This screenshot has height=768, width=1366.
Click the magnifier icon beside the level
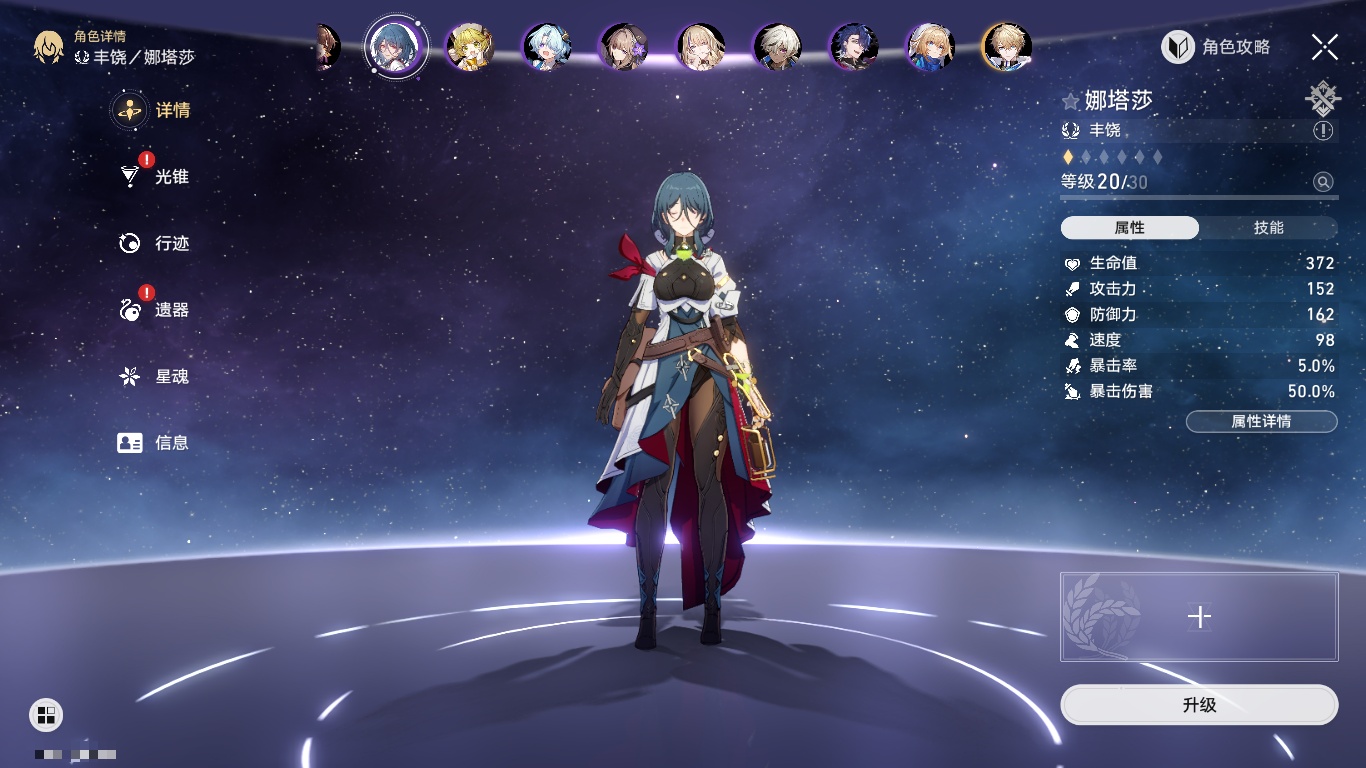click(1323, 182)
